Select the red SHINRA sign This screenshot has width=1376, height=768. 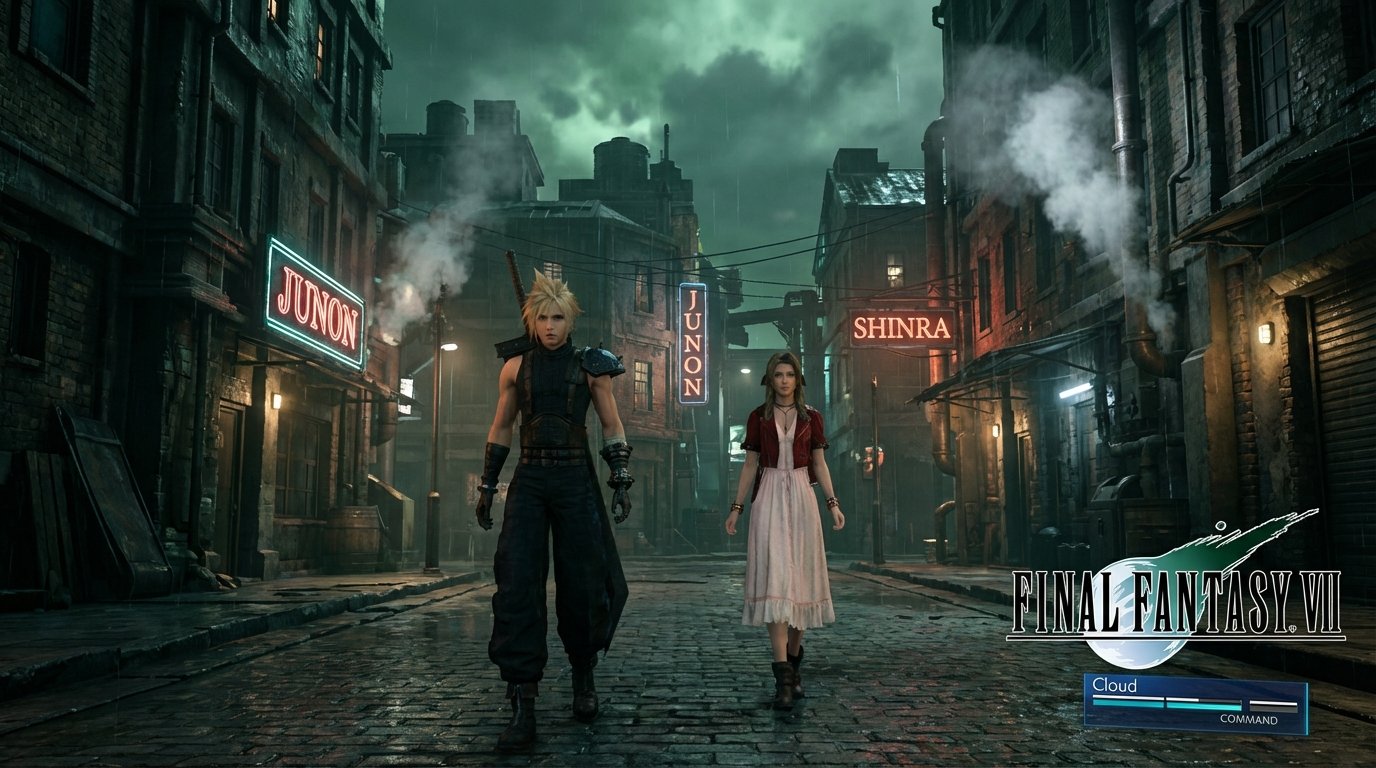pos(901,326)
